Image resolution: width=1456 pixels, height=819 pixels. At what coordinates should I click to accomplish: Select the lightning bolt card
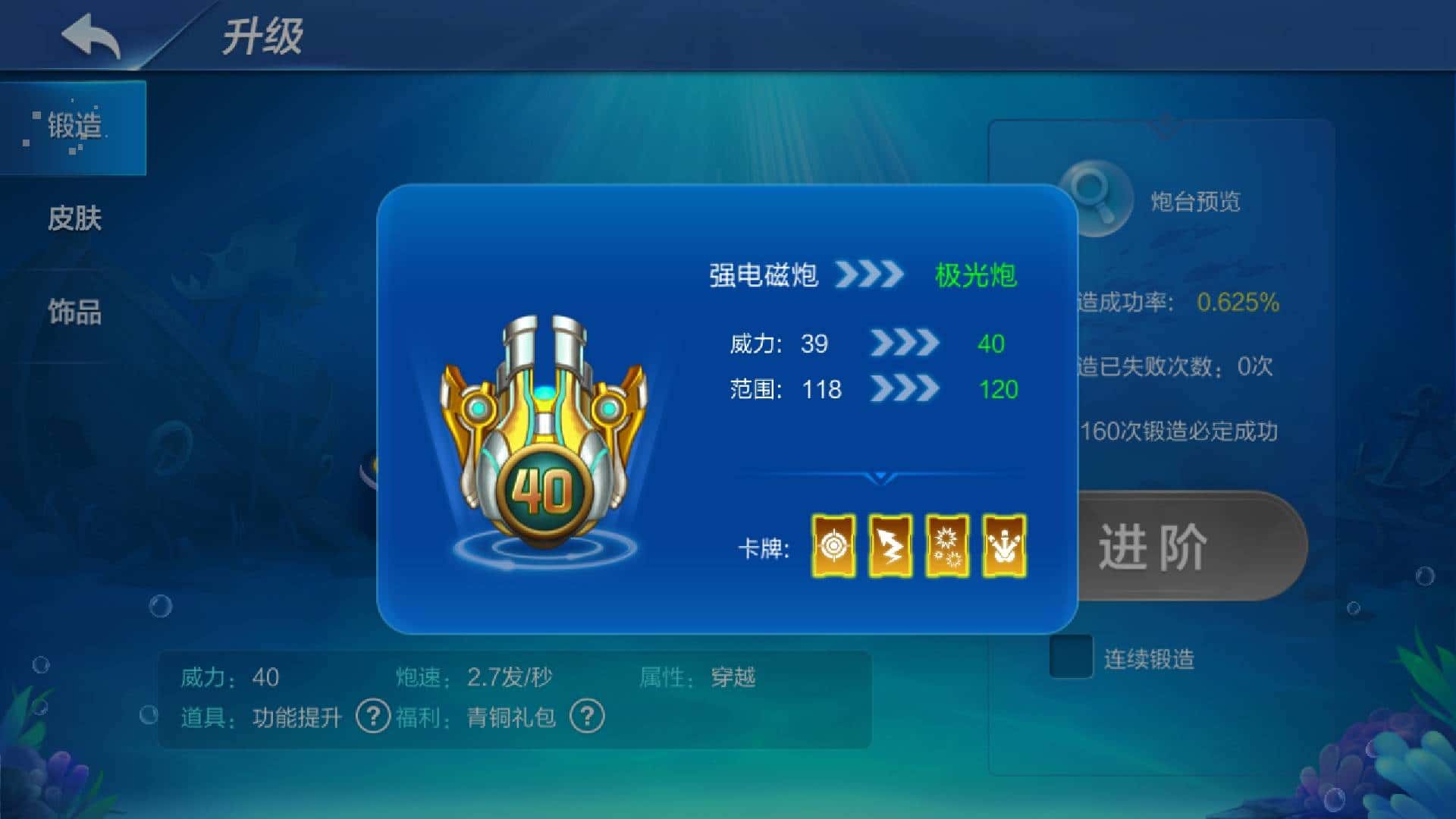(891, 545)
